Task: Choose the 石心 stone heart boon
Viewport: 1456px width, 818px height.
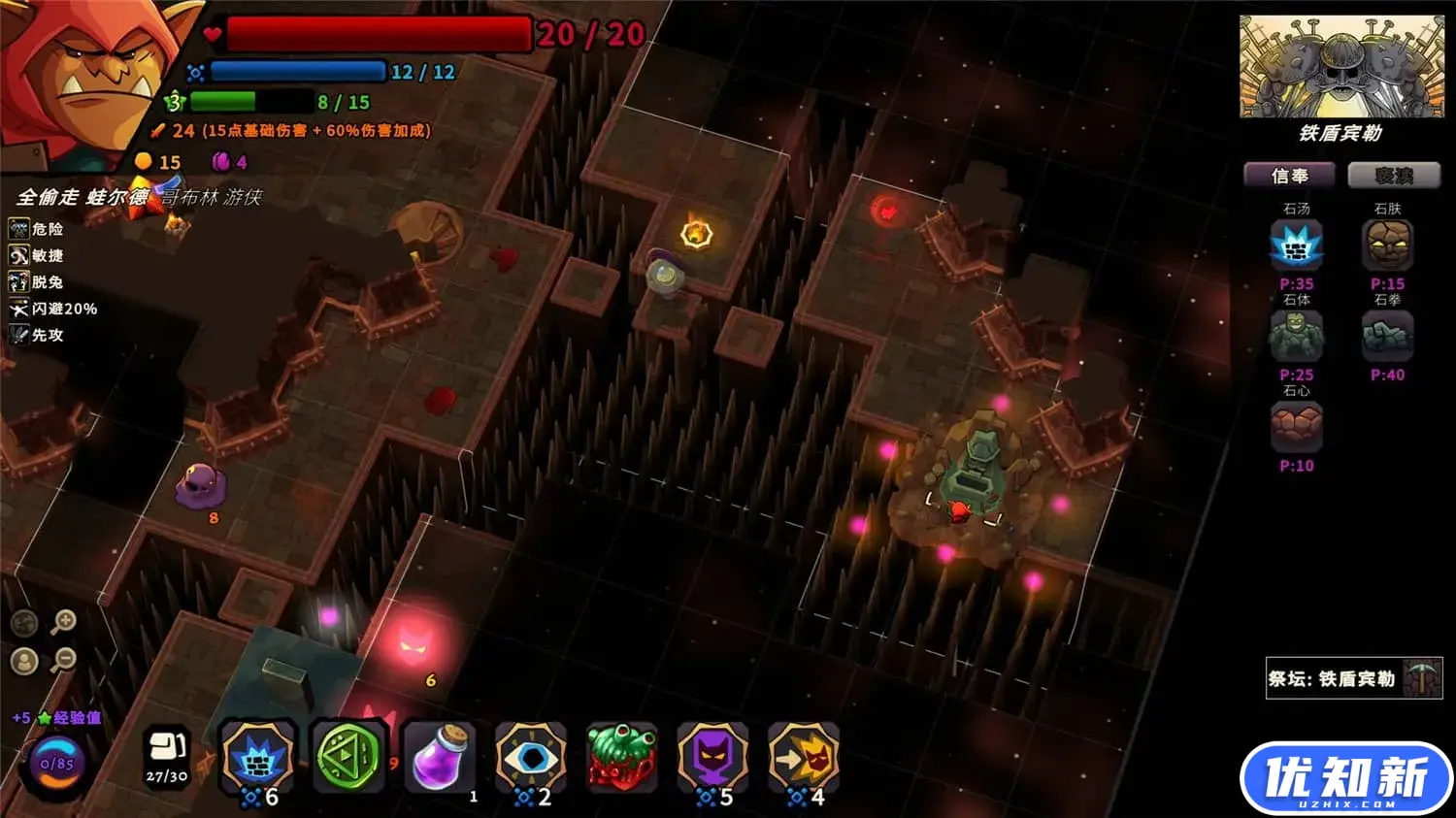Action: [x=1296, y=428]
